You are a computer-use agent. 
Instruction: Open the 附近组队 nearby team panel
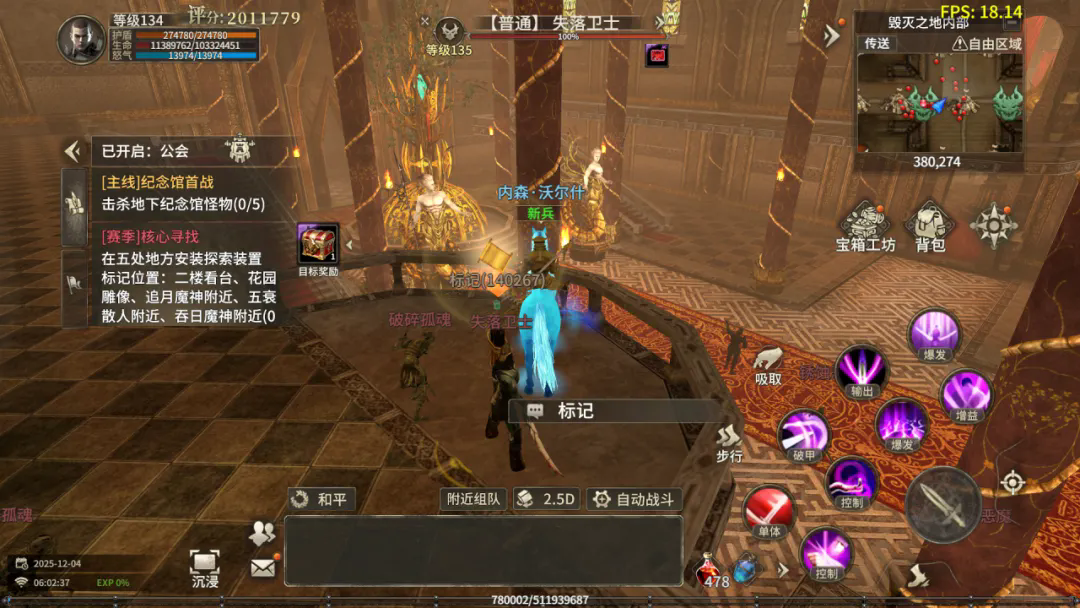click(x=473, y=498)
